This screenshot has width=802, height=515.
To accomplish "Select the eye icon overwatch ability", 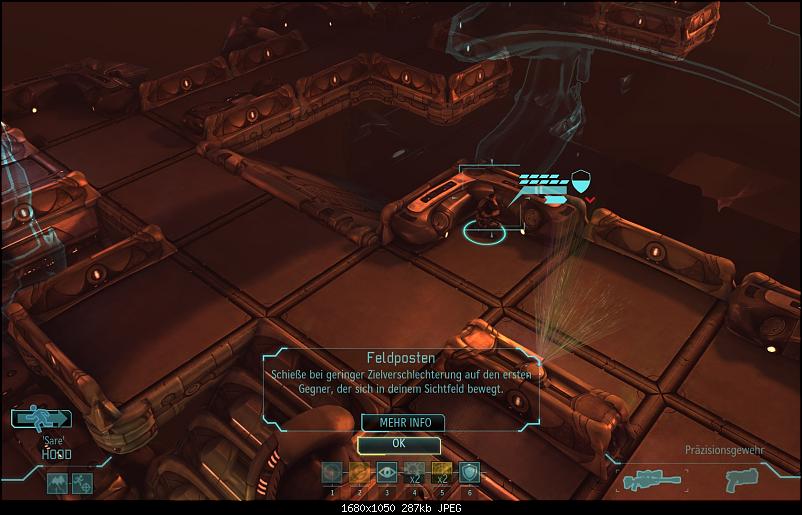I will [x=387, y=473].
